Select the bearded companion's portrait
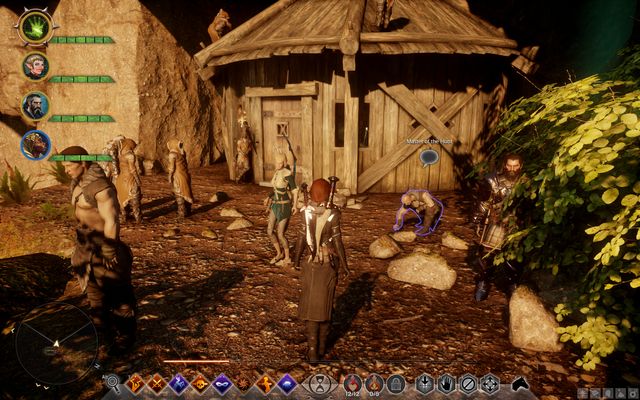 [35, 105]
